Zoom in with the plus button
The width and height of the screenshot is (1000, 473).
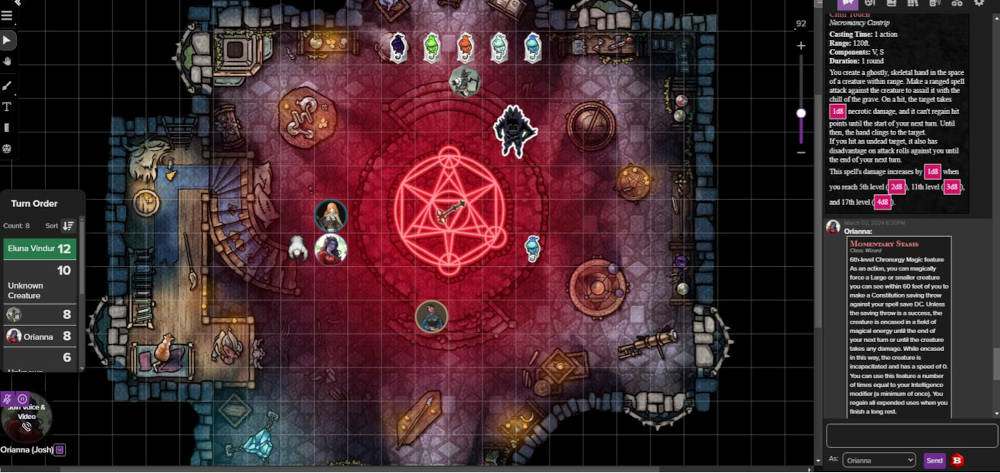pyautogui.click(x=801, y=46)
